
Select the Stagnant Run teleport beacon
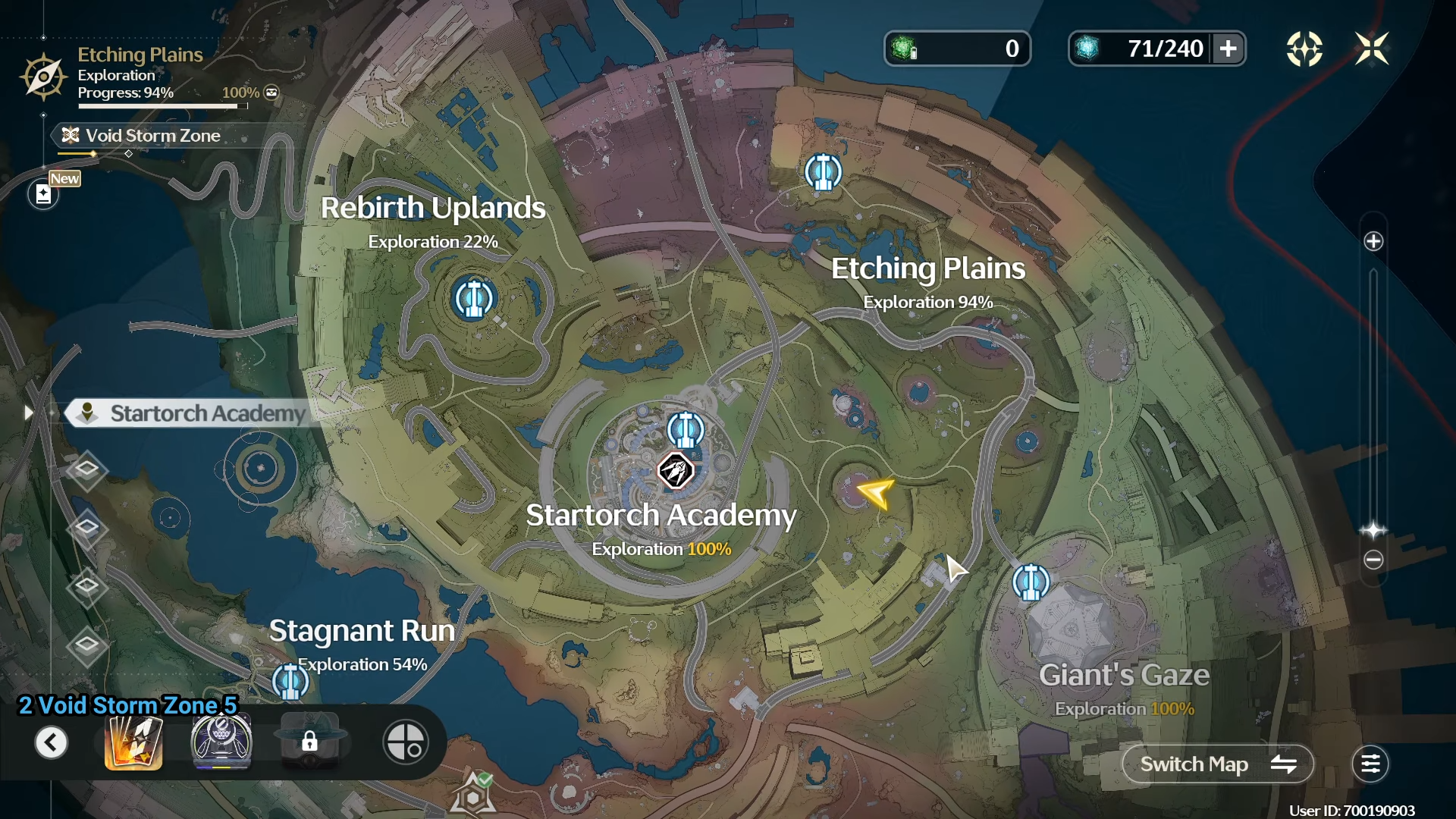[290, 682]
